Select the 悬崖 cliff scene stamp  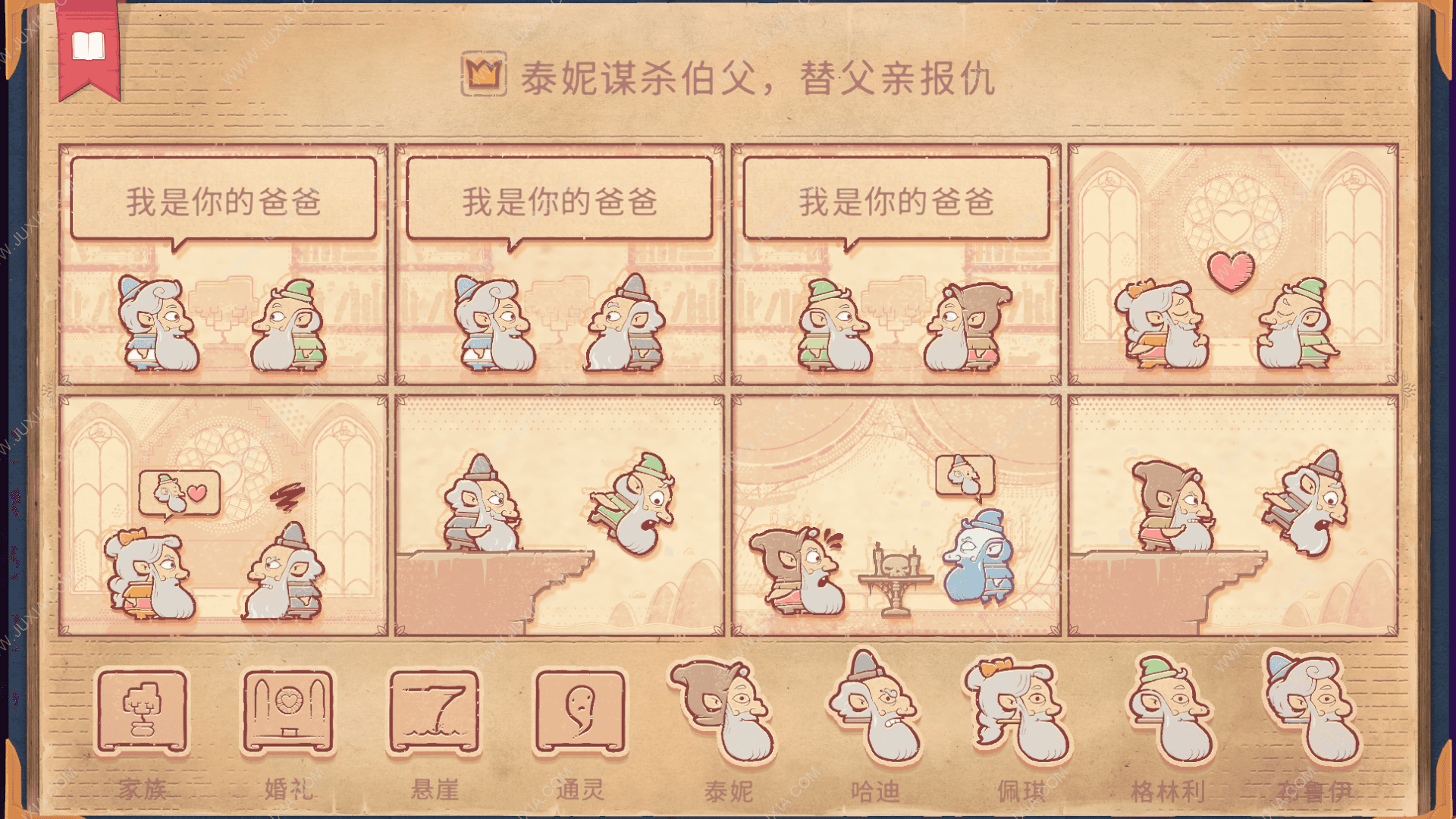pyautogui.click(x=435, y=713)
